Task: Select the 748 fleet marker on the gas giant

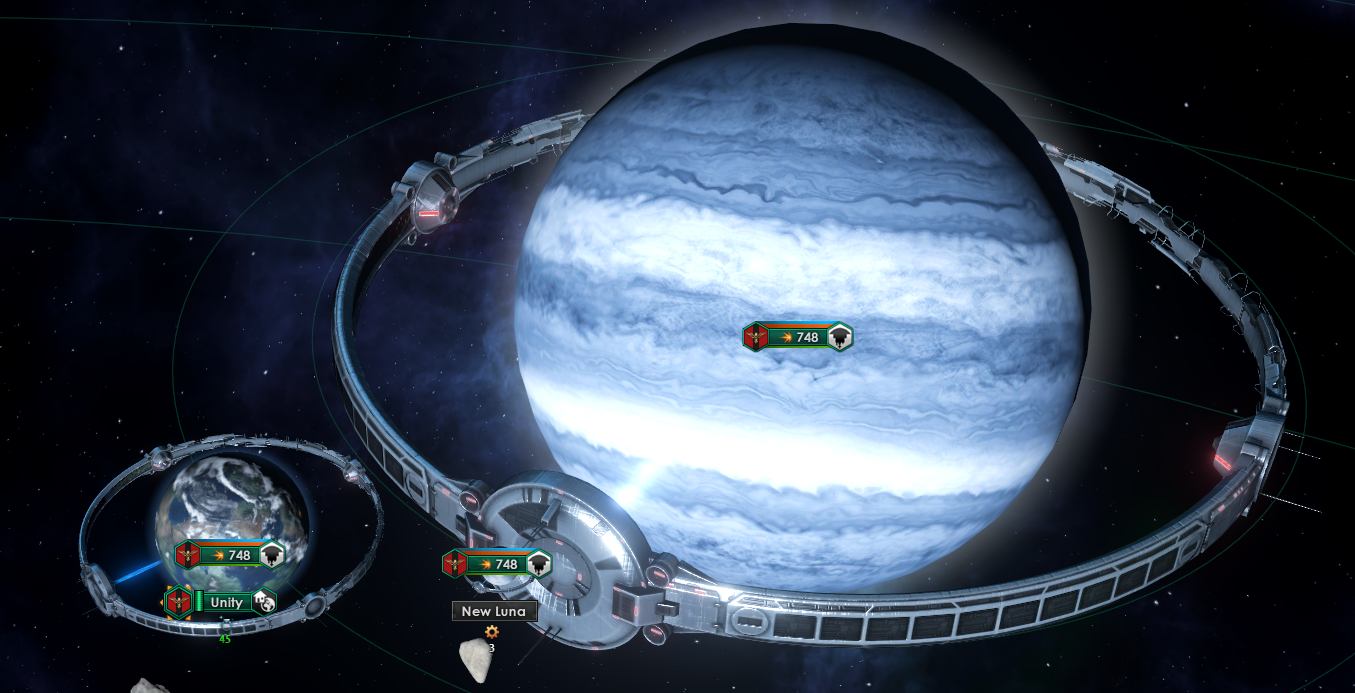Action: (x=798, y=337)
